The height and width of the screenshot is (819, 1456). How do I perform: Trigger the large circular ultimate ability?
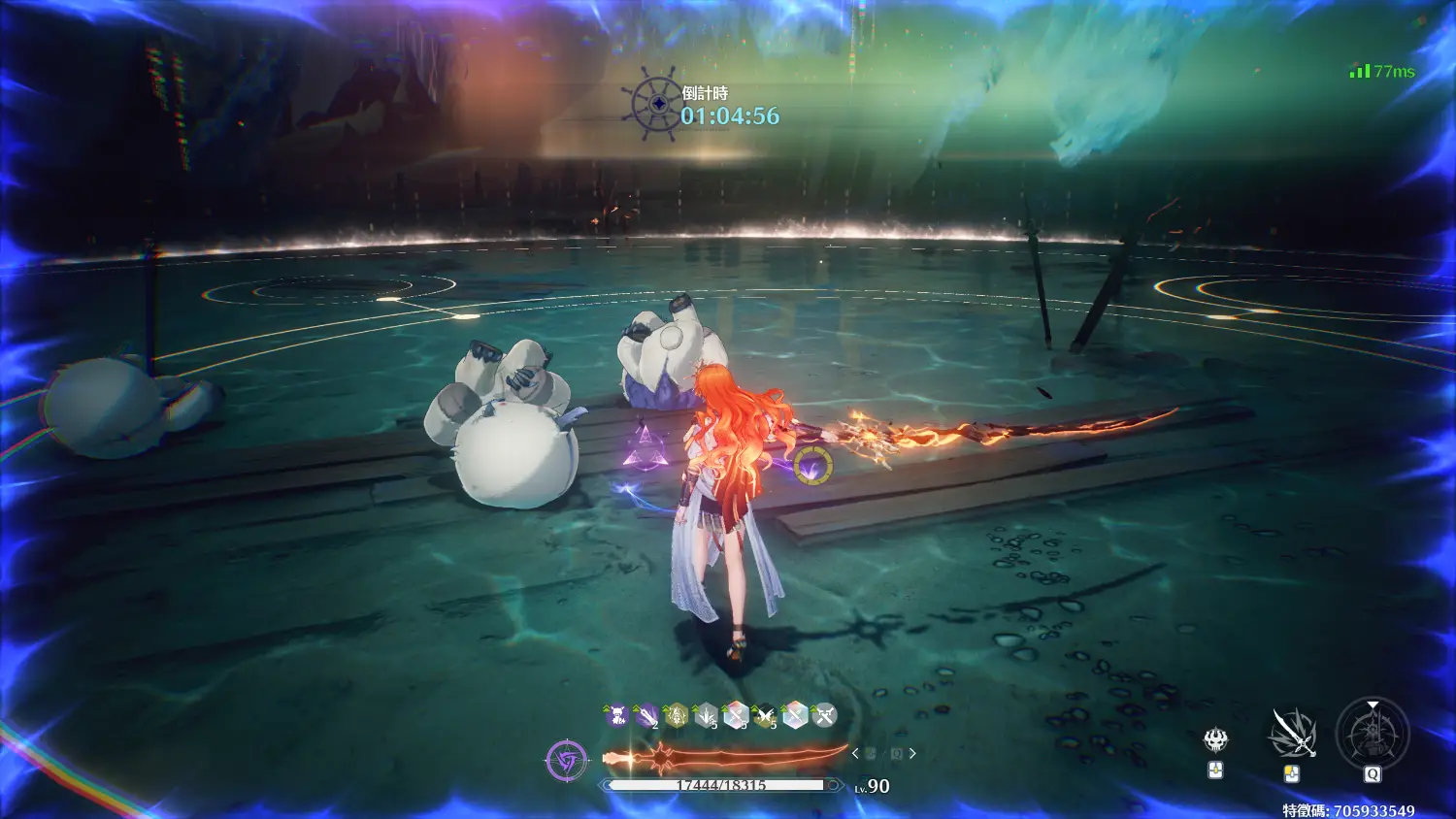click(x=1372, y=733)
